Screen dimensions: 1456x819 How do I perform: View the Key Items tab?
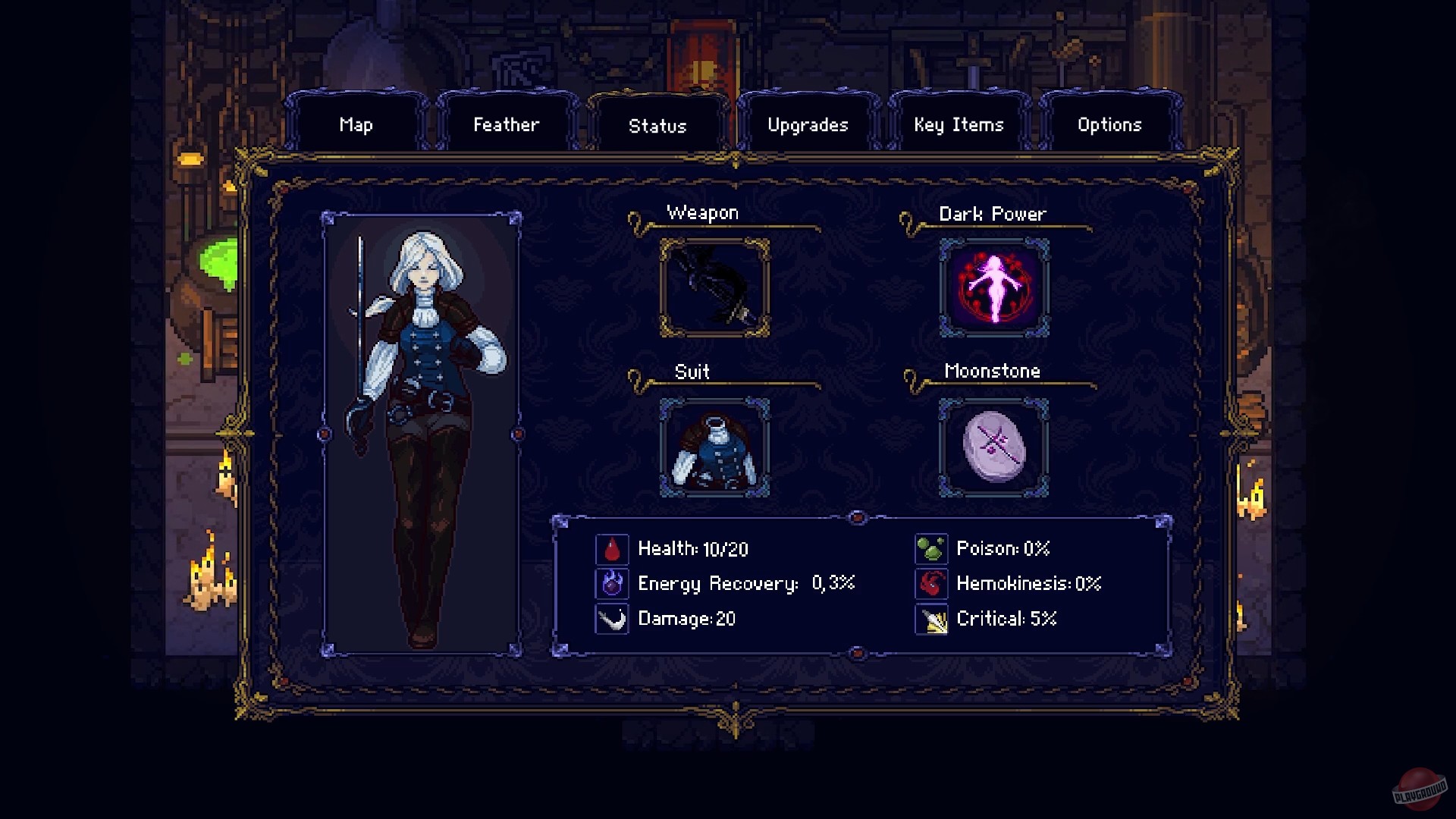point(959,124)
